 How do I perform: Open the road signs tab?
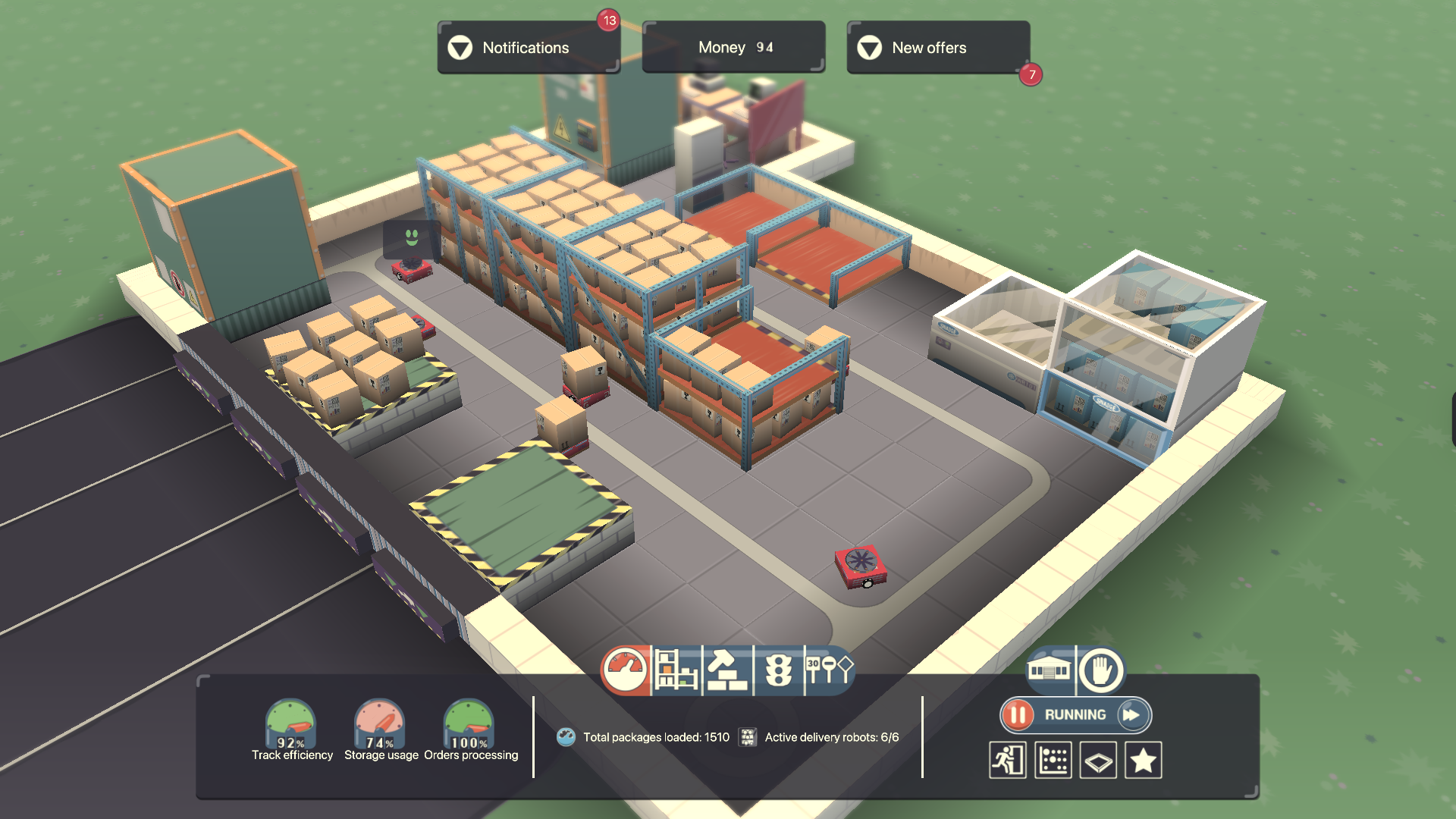829,670
